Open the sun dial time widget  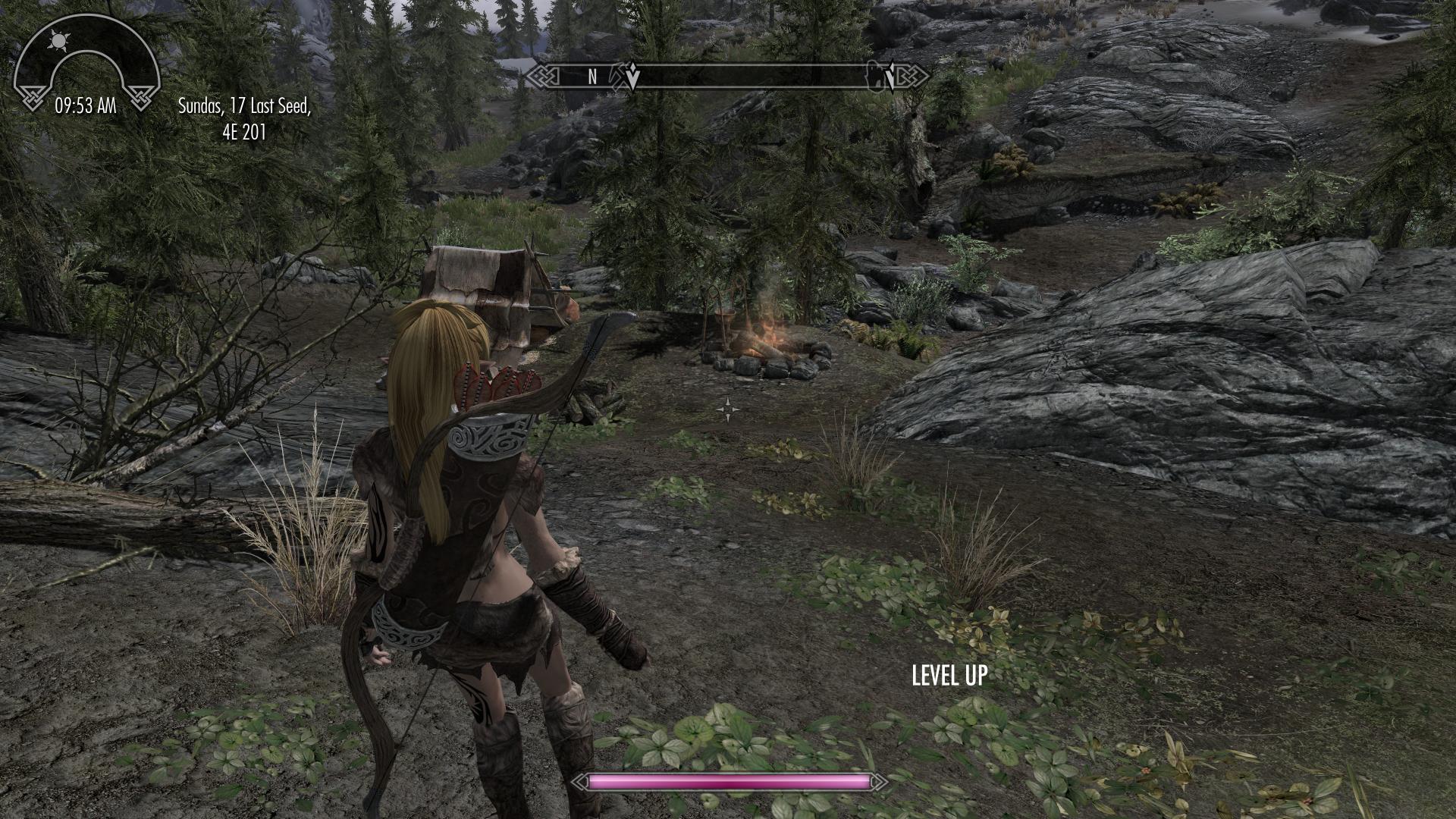(x=86, y=70)
